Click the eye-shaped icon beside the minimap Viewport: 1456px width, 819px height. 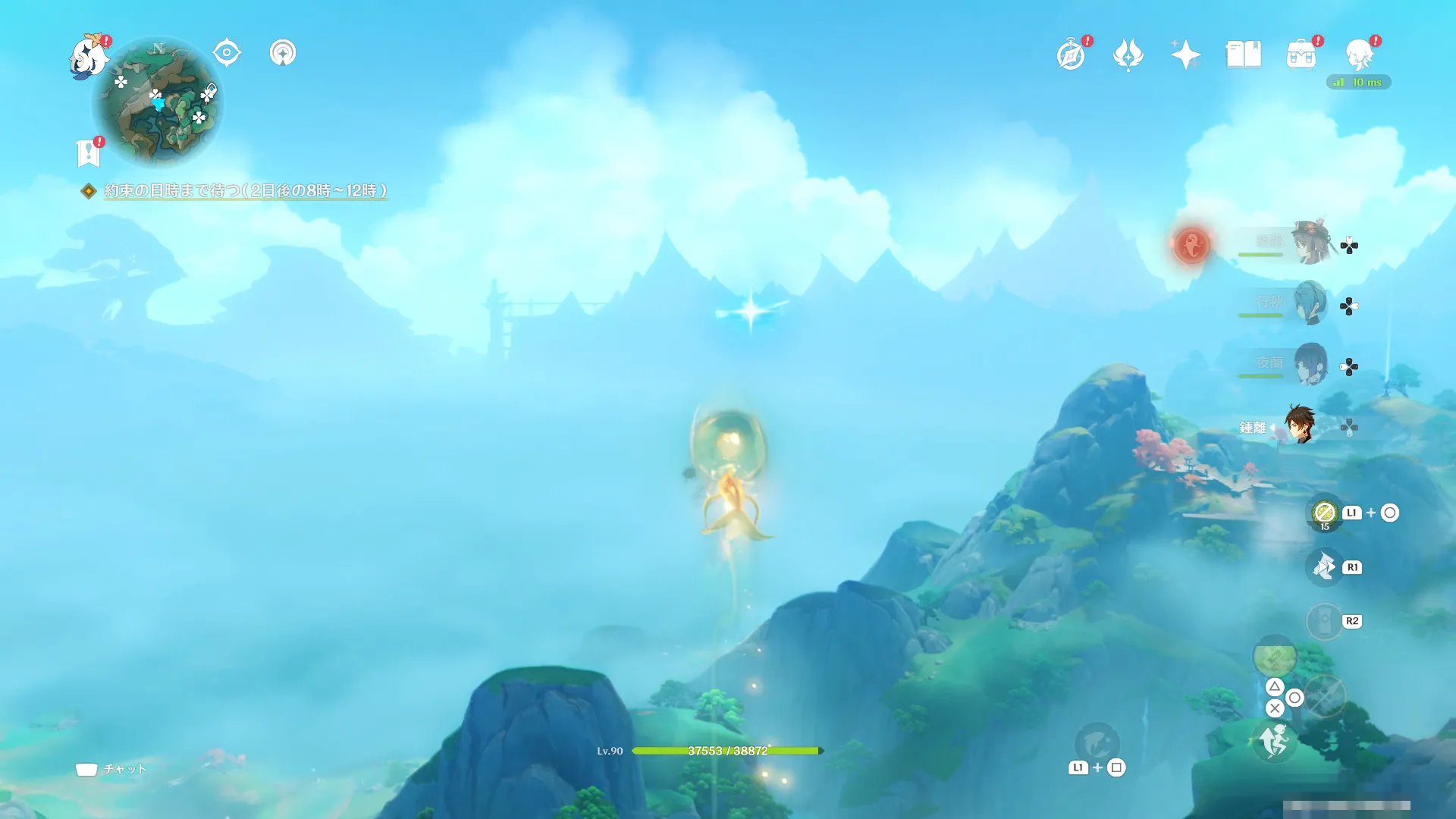227,53
